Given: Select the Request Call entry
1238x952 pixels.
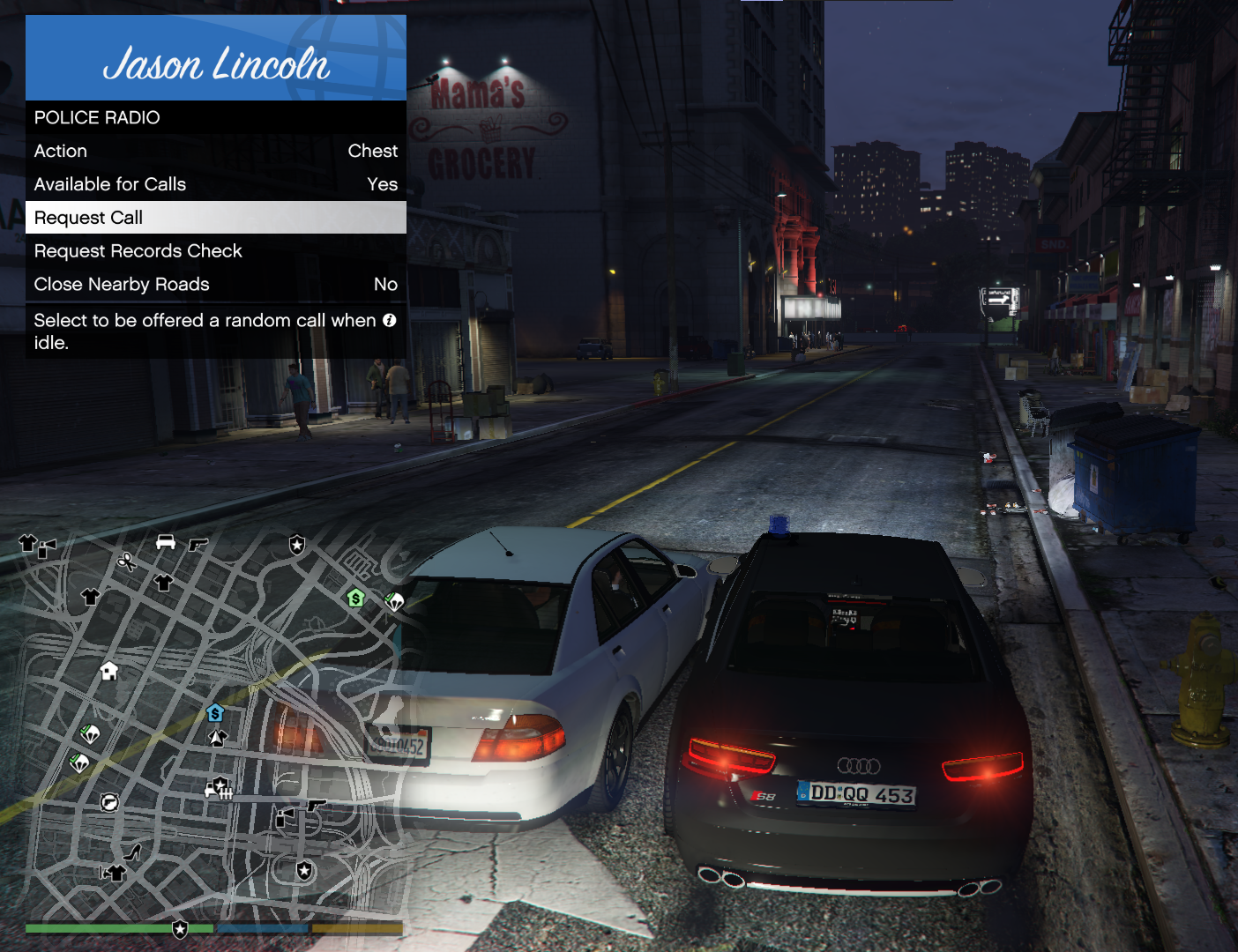Looking at the screenshot, I should 215,218.
